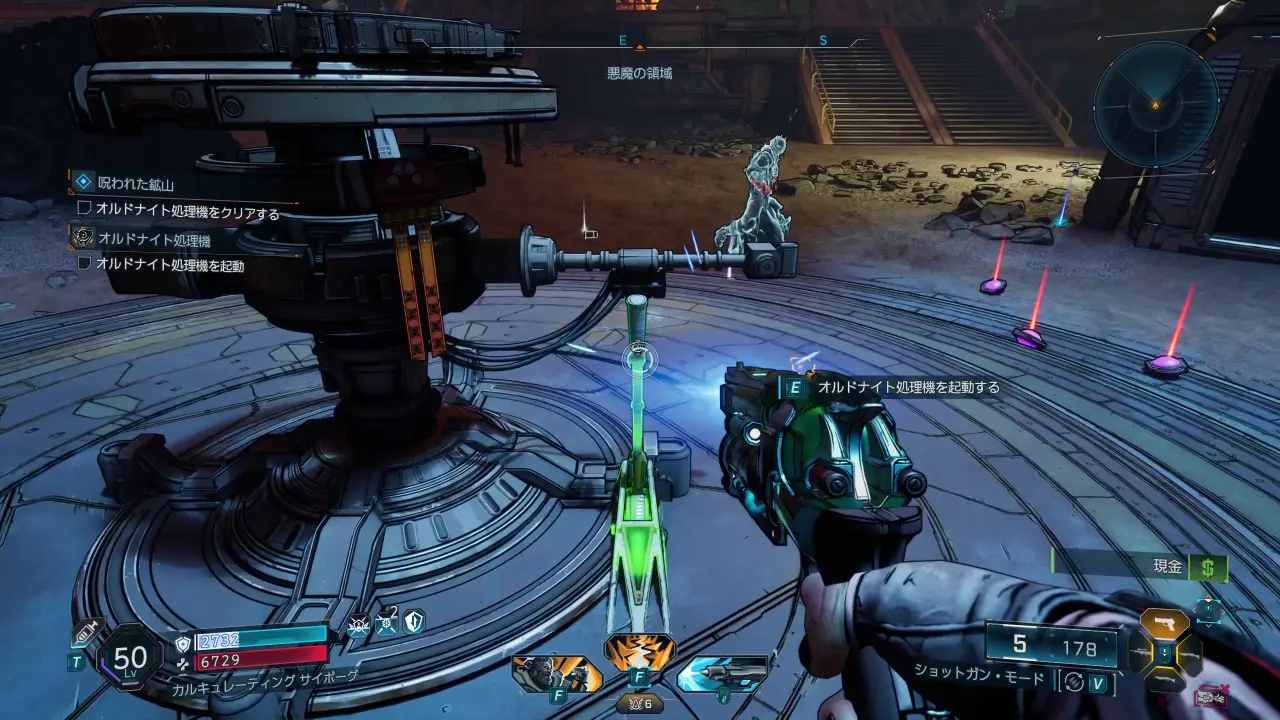Select the pistol weapon slot

point(1165,625)
